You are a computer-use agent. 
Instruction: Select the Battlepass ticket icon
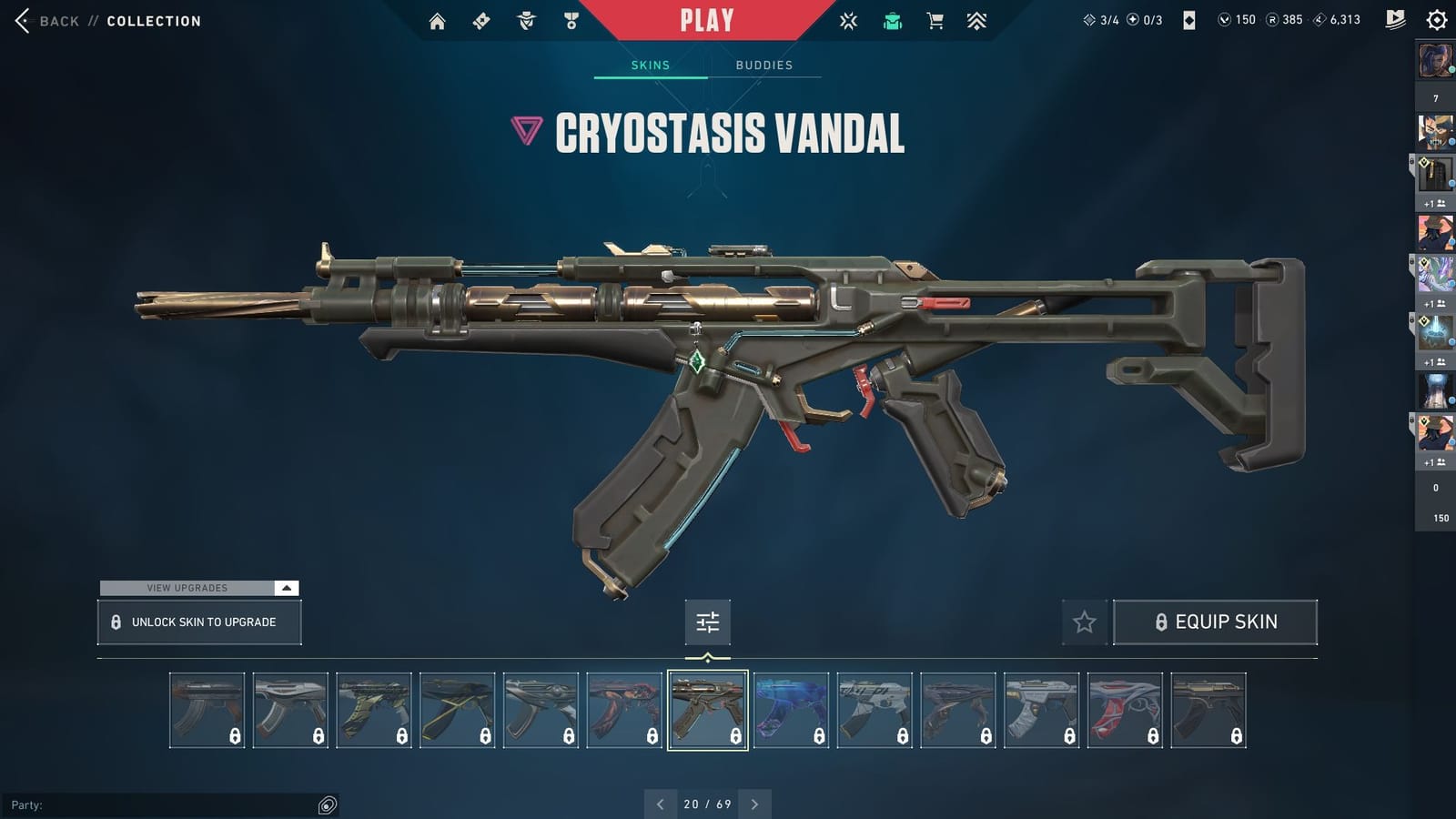(481, 20)
